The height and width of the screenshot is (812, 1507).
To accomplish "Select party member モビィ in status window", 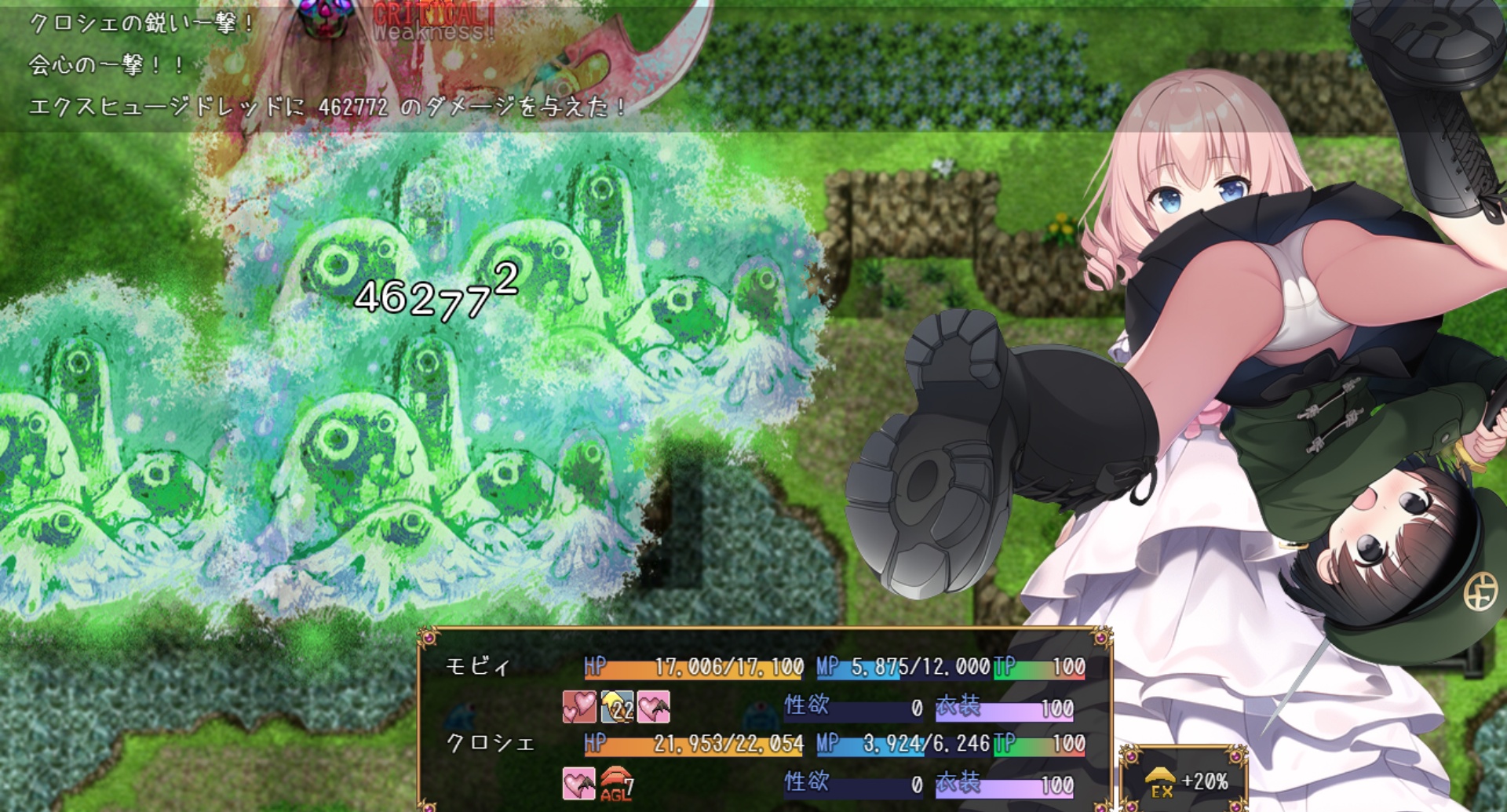I will pyautogui.click(x=478, y=667).
